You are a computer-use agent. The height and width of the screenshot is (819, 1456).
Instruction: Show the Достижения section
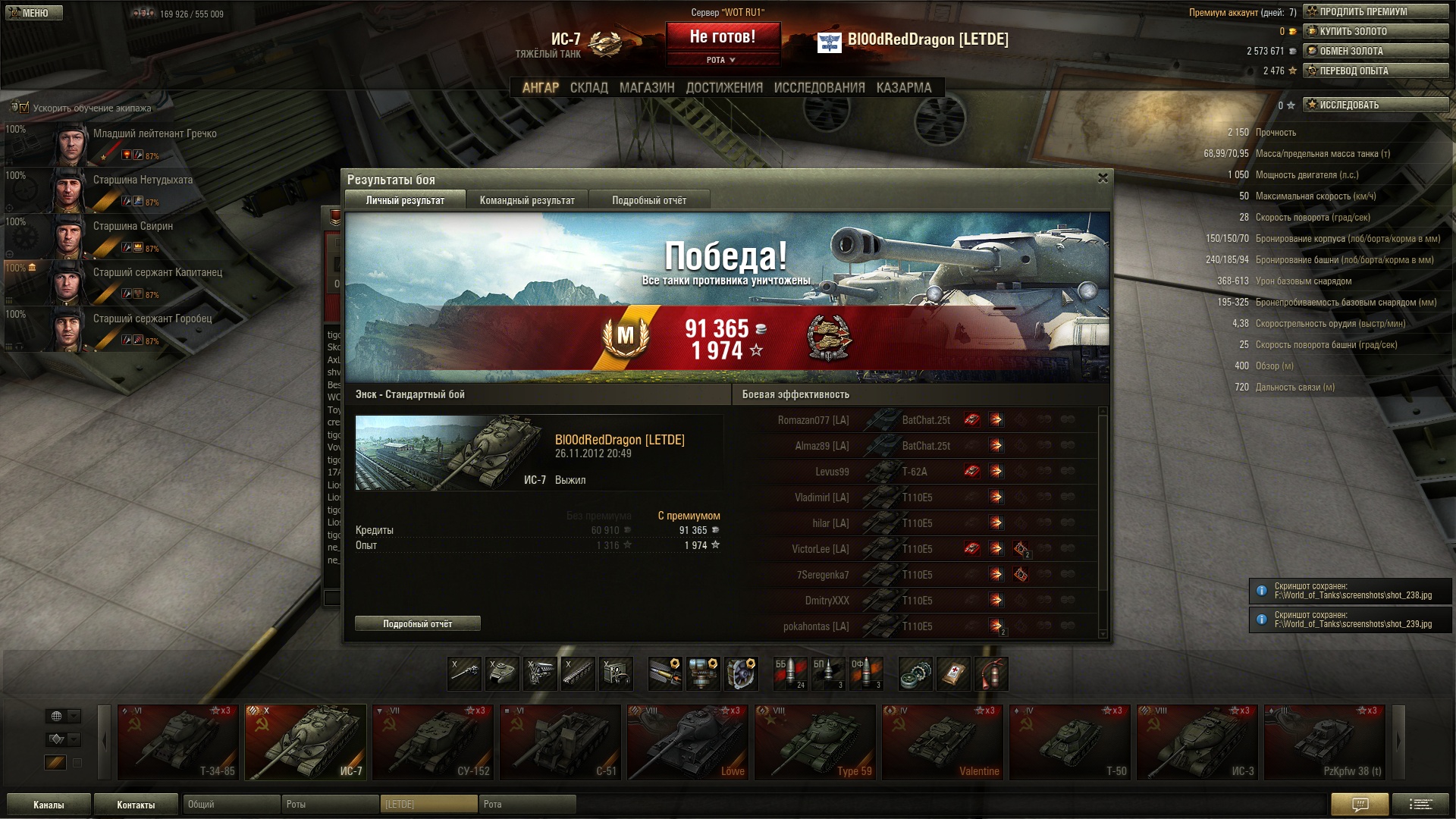click(x=724, y=88)
